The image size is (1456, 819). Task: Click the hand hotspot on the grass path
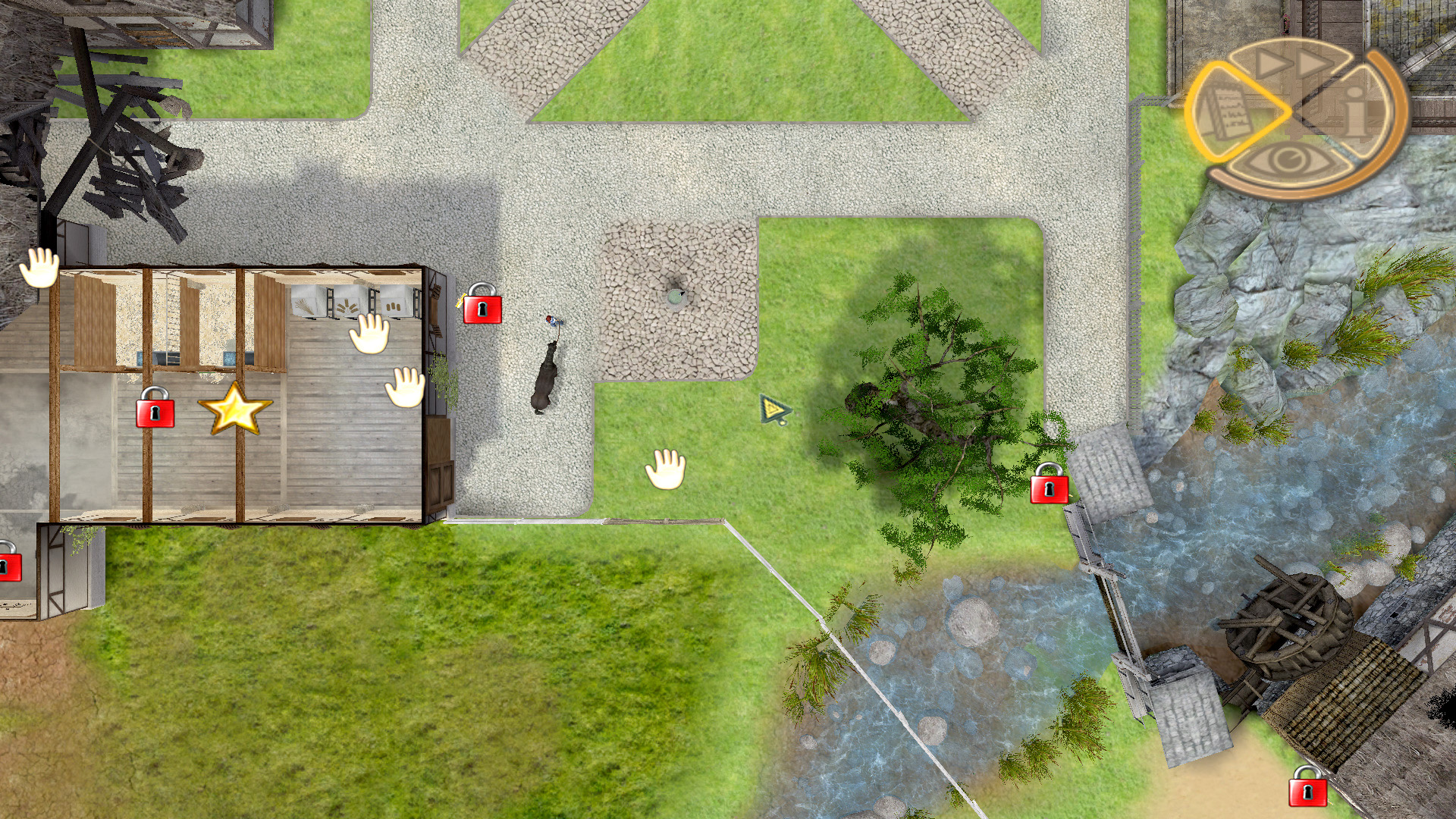(664, 469)
